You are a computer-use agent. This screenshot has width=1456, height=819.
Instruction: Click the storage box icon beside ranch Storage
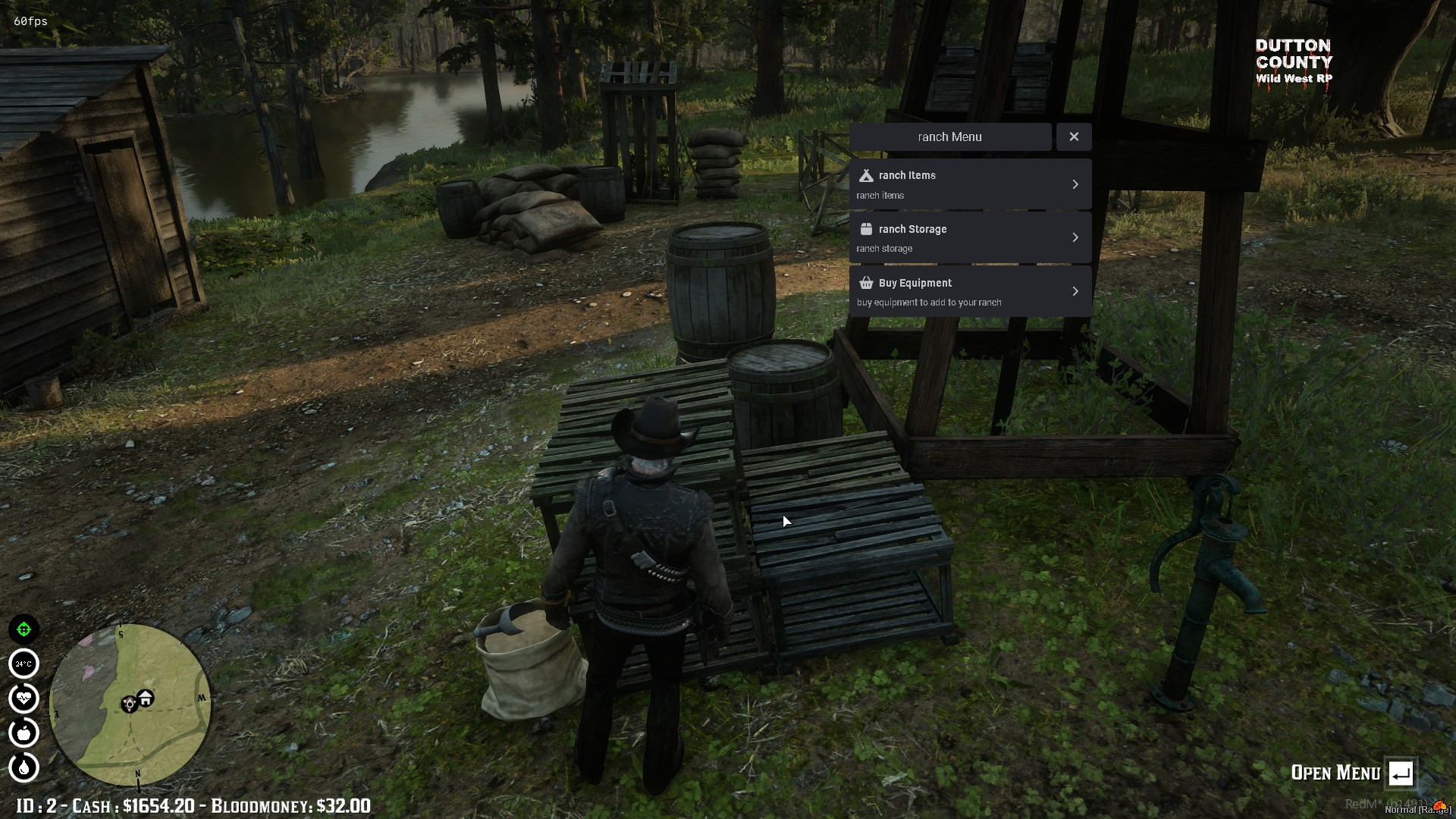pyautogui.click(x=866, y=228)
